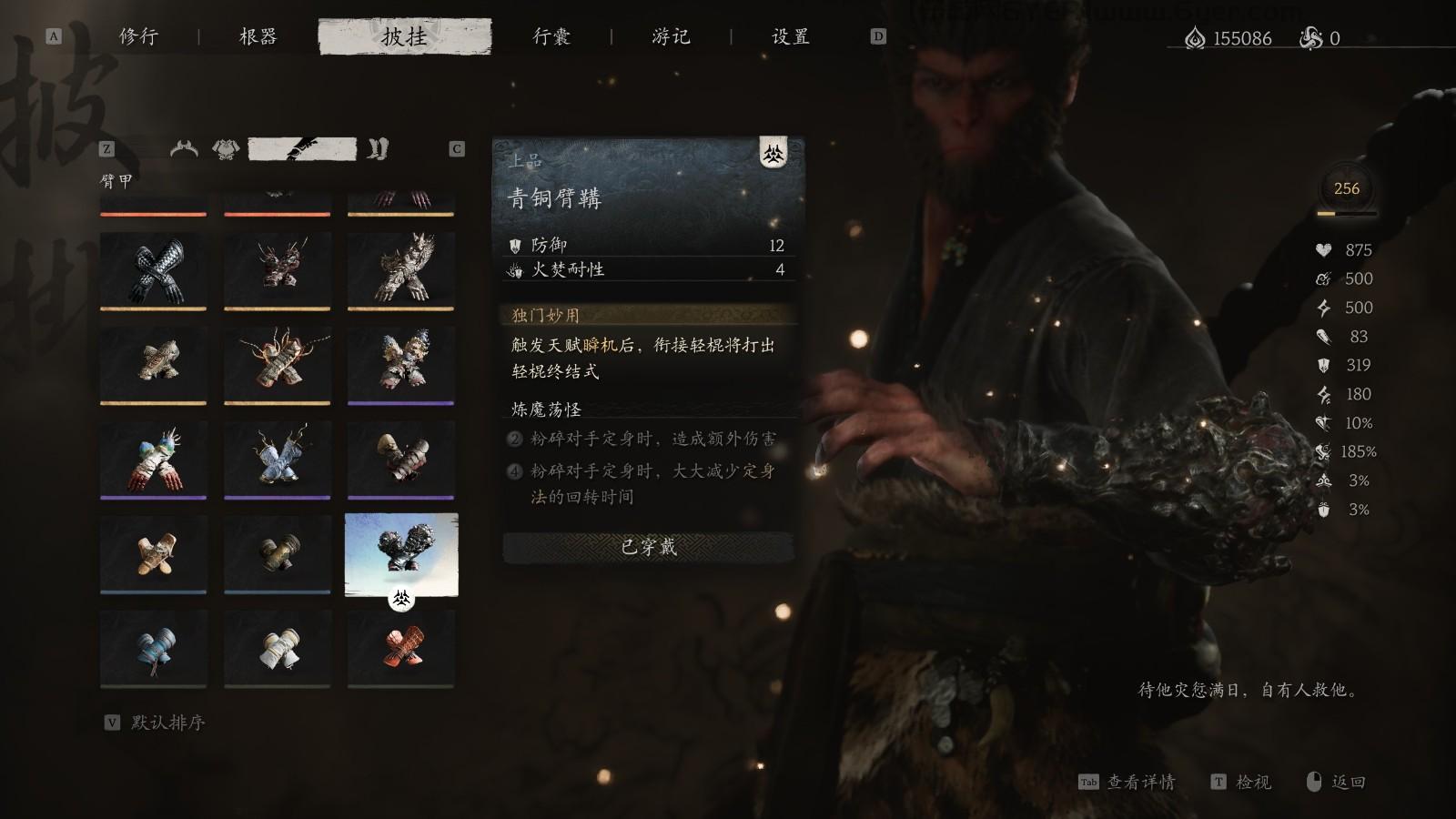Open the 行囊 menu item

pos(552,37)
